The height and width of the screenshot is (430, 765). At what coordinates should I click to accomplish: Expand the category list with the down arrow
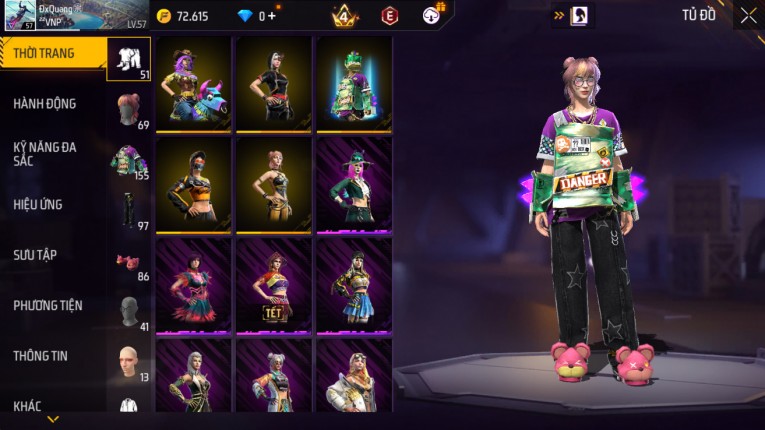[53, 419]
